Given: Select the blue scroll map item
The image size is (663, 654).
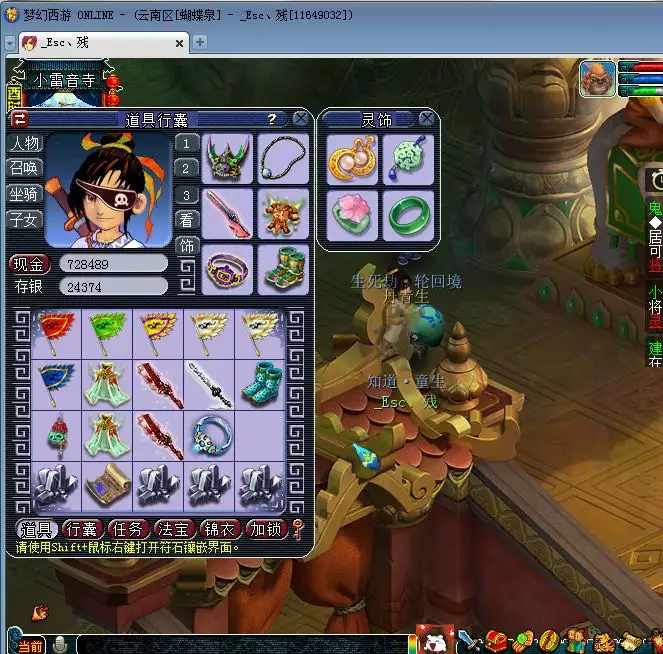Looking at the screenshot, I should pyautogui.click(x=107, y=486).
